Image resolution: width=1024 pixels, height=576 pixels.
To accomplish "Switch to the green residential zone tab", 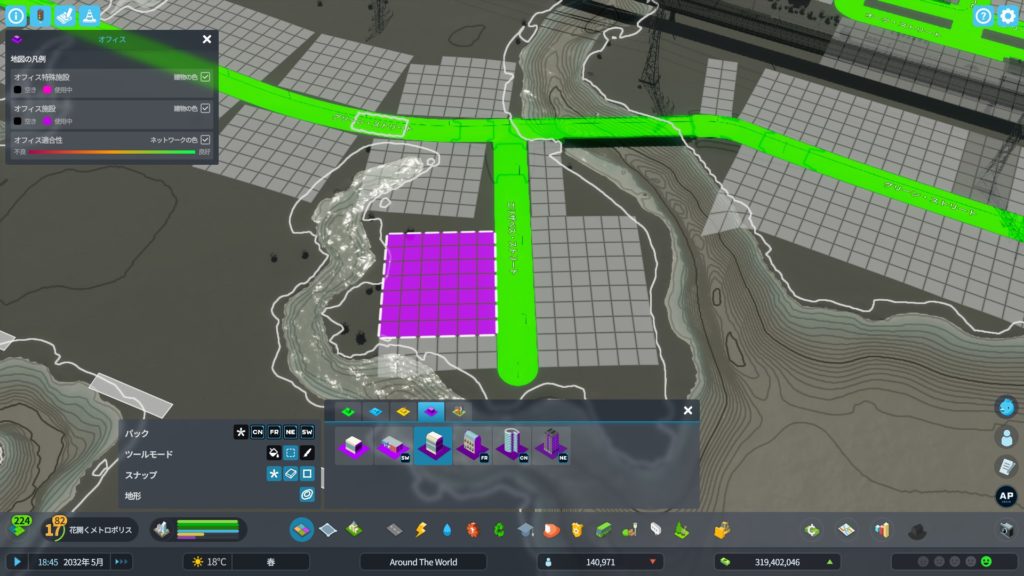I will click(x=349, y=410).
